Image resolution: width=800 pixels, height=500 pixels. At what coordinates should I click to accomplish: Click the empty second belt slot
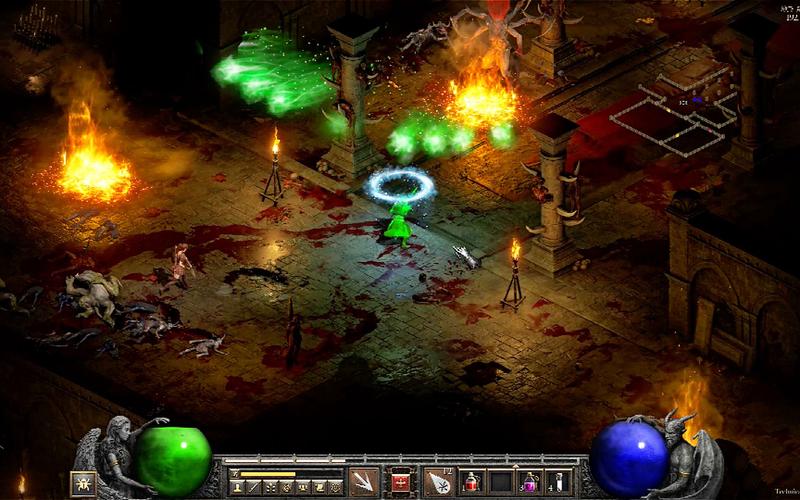(x=501, y=482)
